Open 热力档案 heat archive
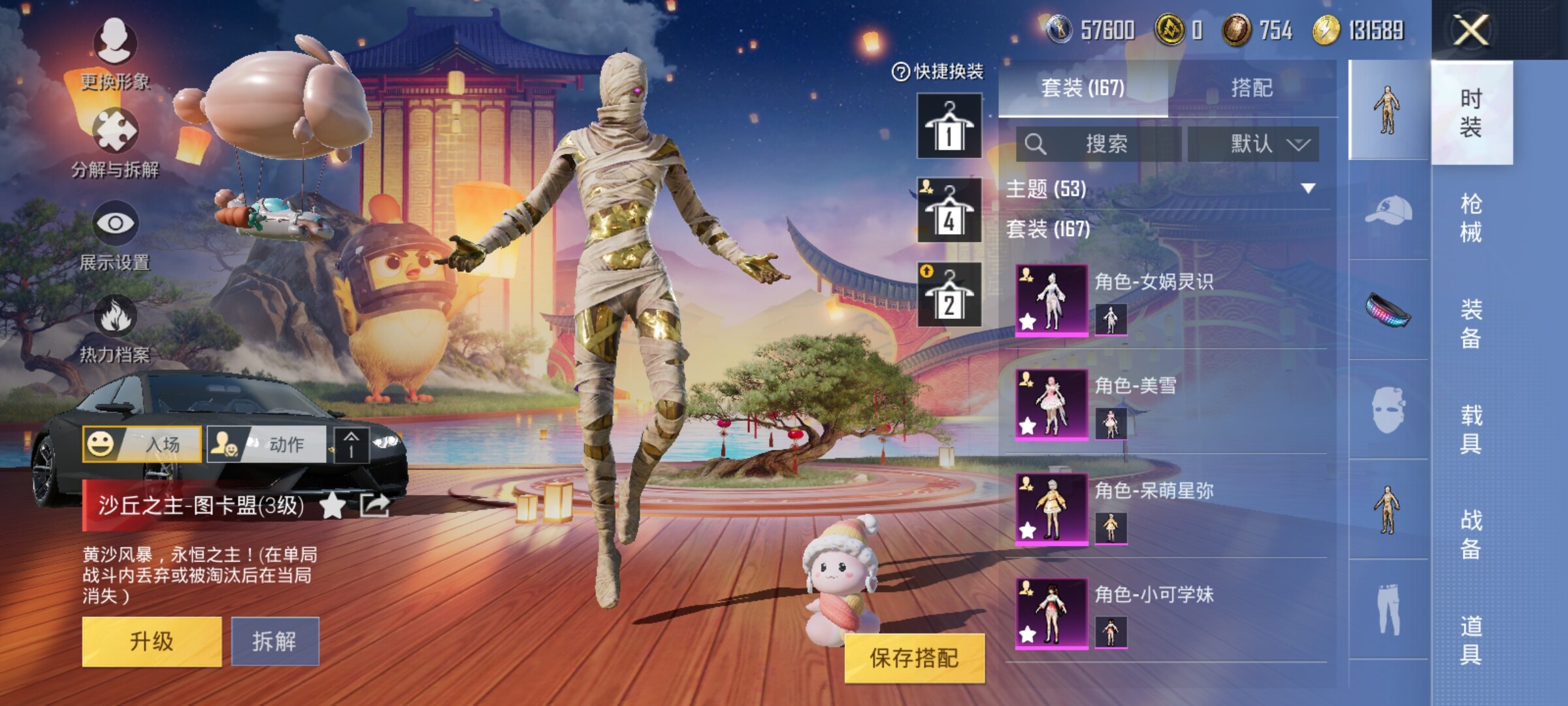The height and width of the screenshot is (706, 1568). pos(115,328)
